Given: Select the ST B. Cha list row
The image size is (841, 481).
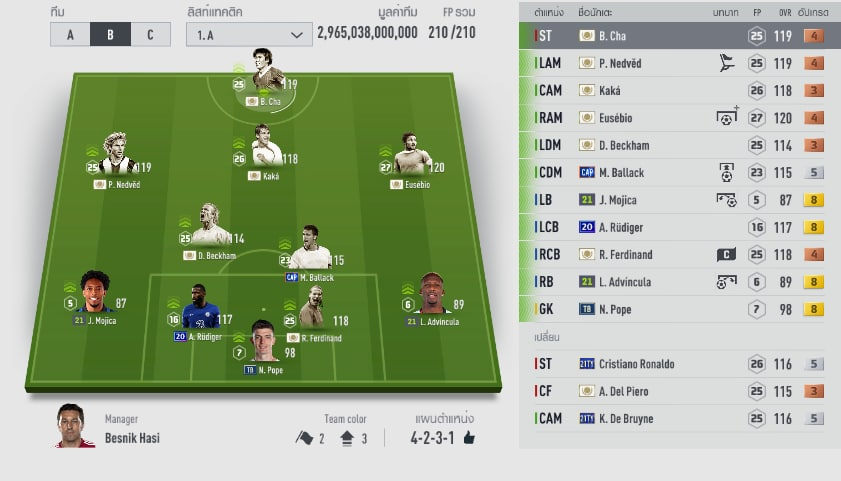Looking at the screenshot, I should 672,36.
